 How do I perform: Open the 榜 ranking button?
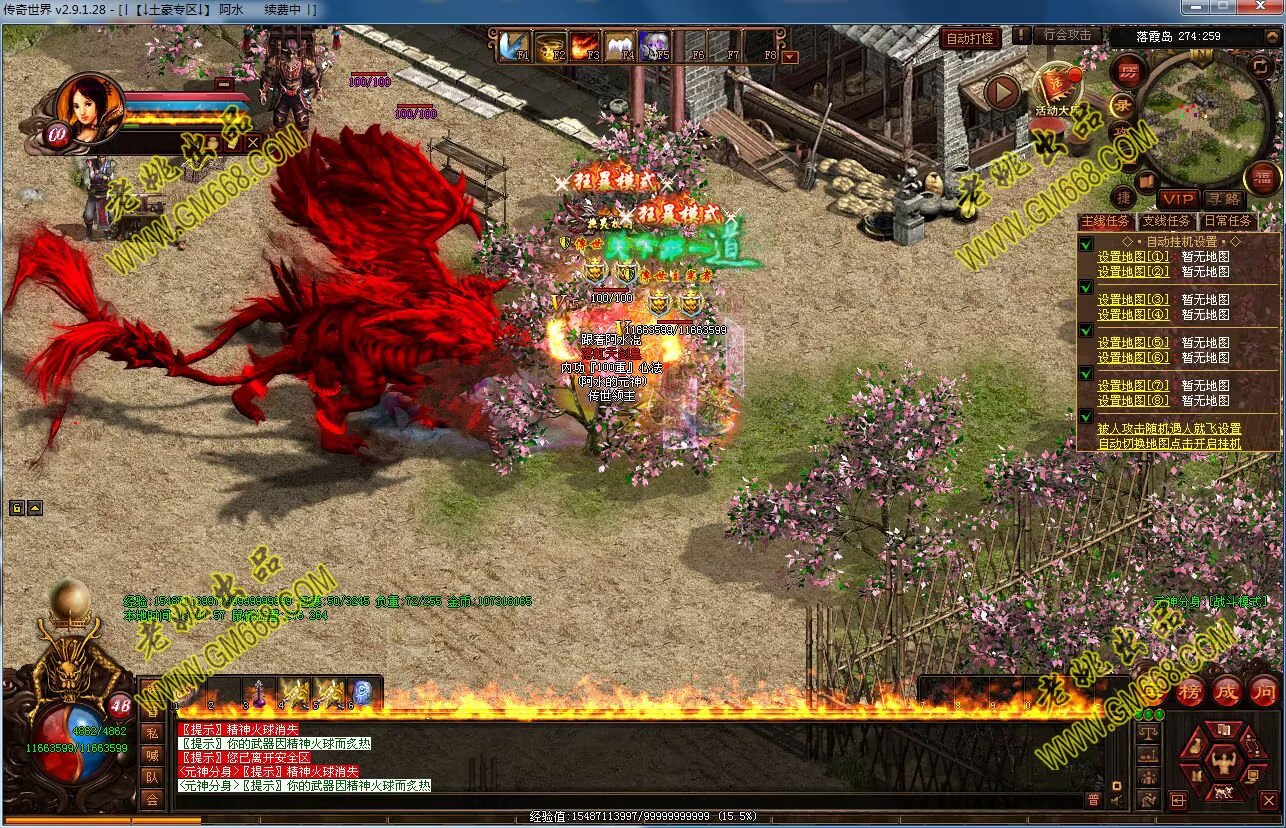pyautogui.click(x=1190, y=691)
